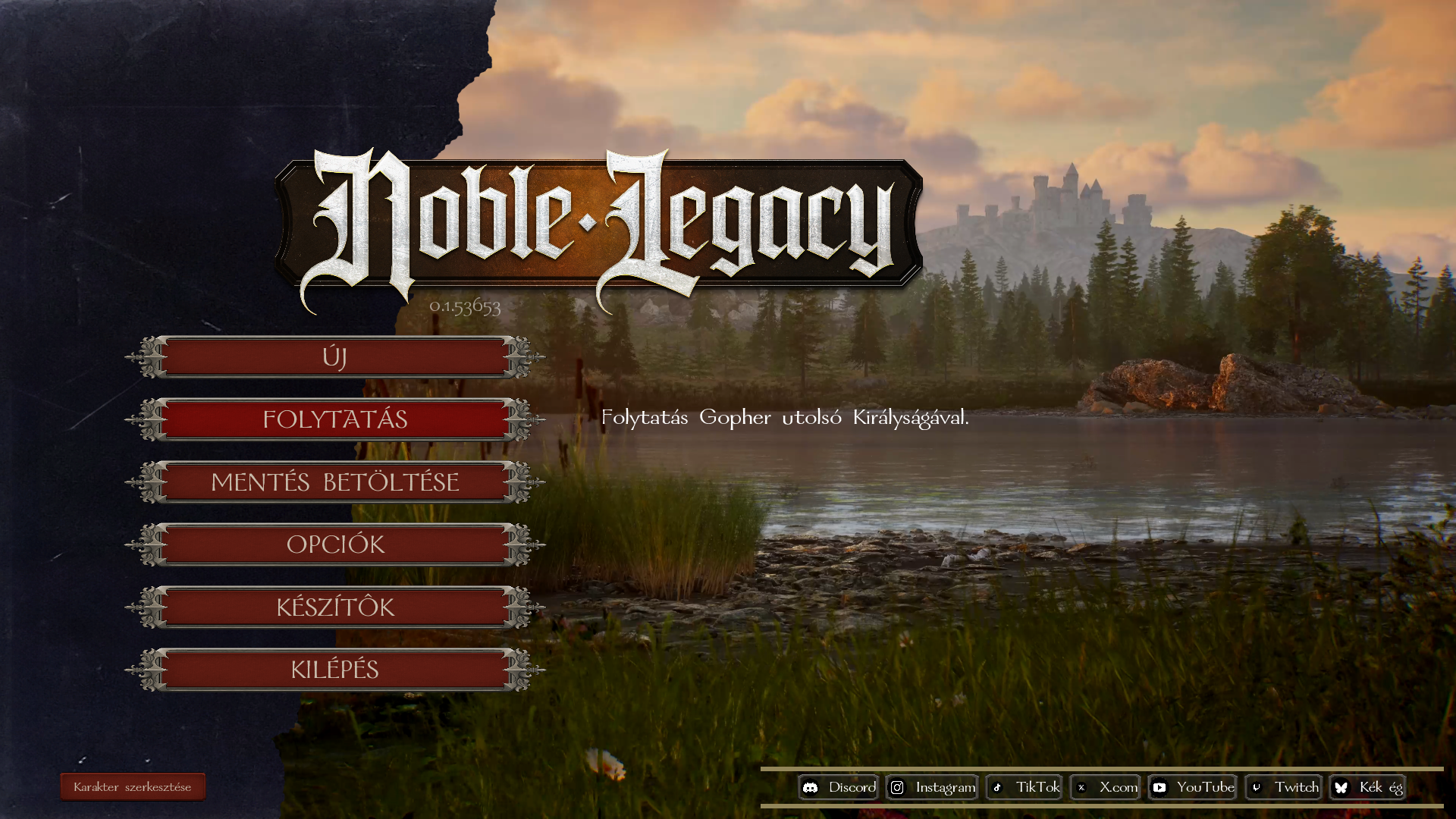Open the YouTube channel link
1456x819 pixels.
(x=1193, y=787)
